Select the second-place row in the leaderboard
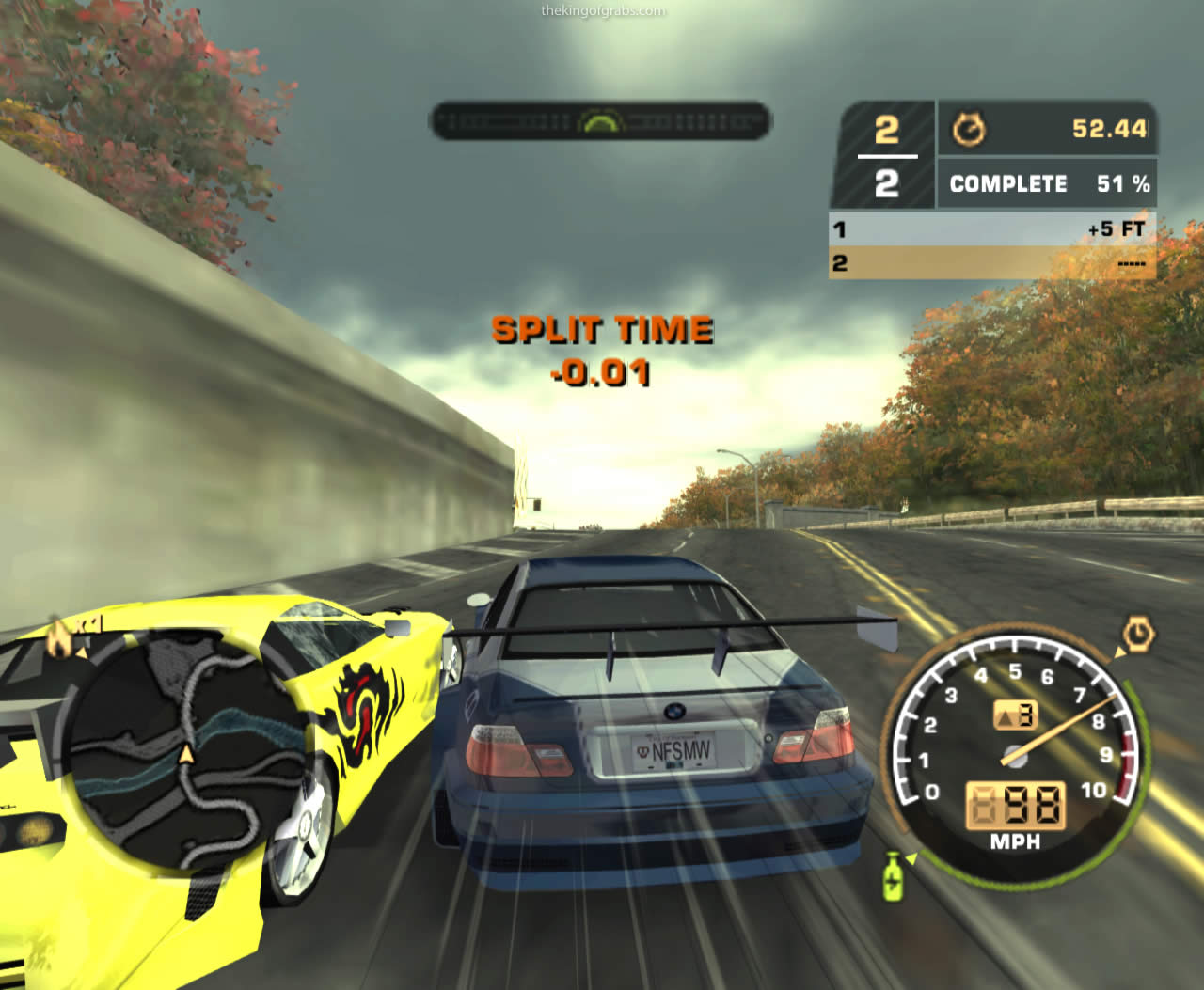1204x990 pixels. [991, 263]
